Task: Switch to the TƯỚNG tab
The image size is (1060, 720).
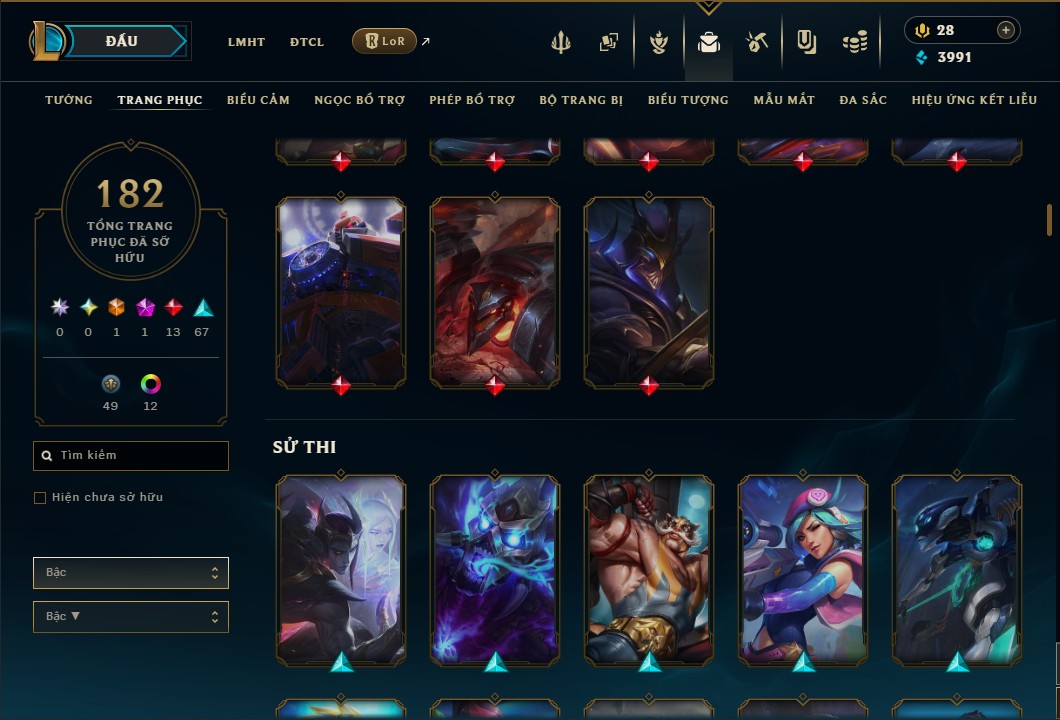Action: (69, 100)
